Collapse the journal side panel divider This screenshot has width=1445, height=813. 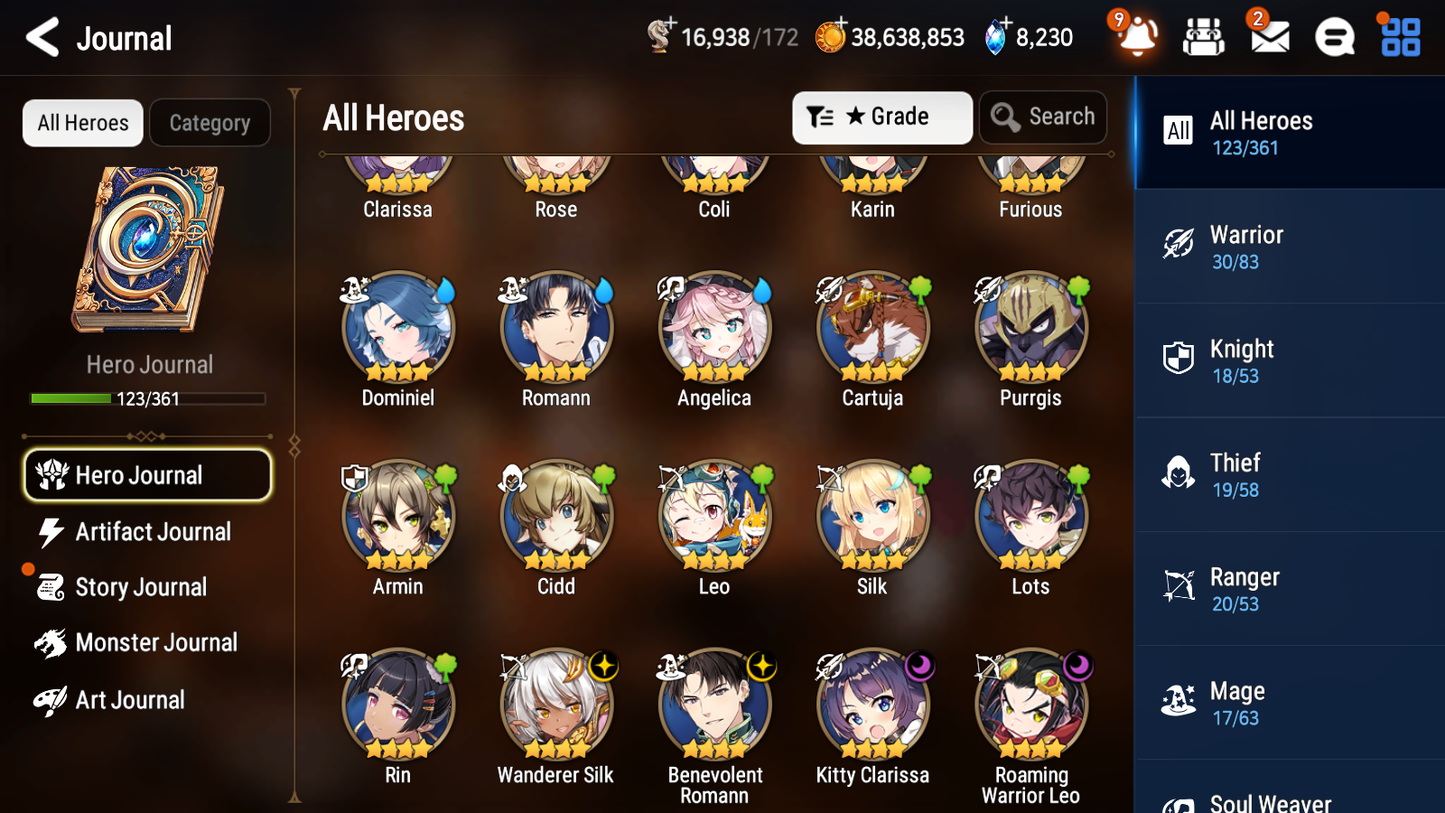(293, 444)
